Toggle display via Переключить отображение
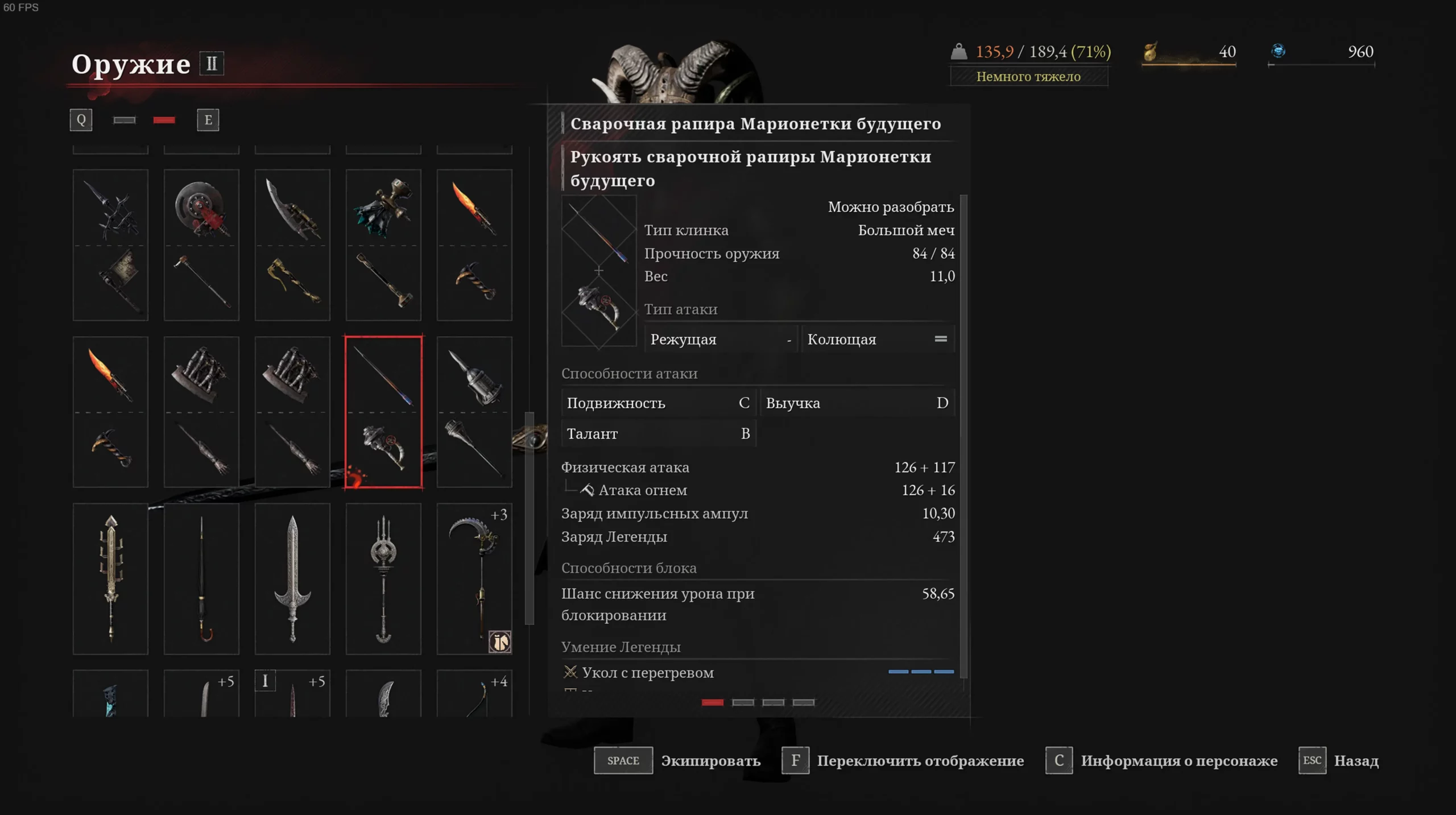Image resolution: width=1456 pixels, height=815 pixels. pyautogui.click(x=795, y=760)
